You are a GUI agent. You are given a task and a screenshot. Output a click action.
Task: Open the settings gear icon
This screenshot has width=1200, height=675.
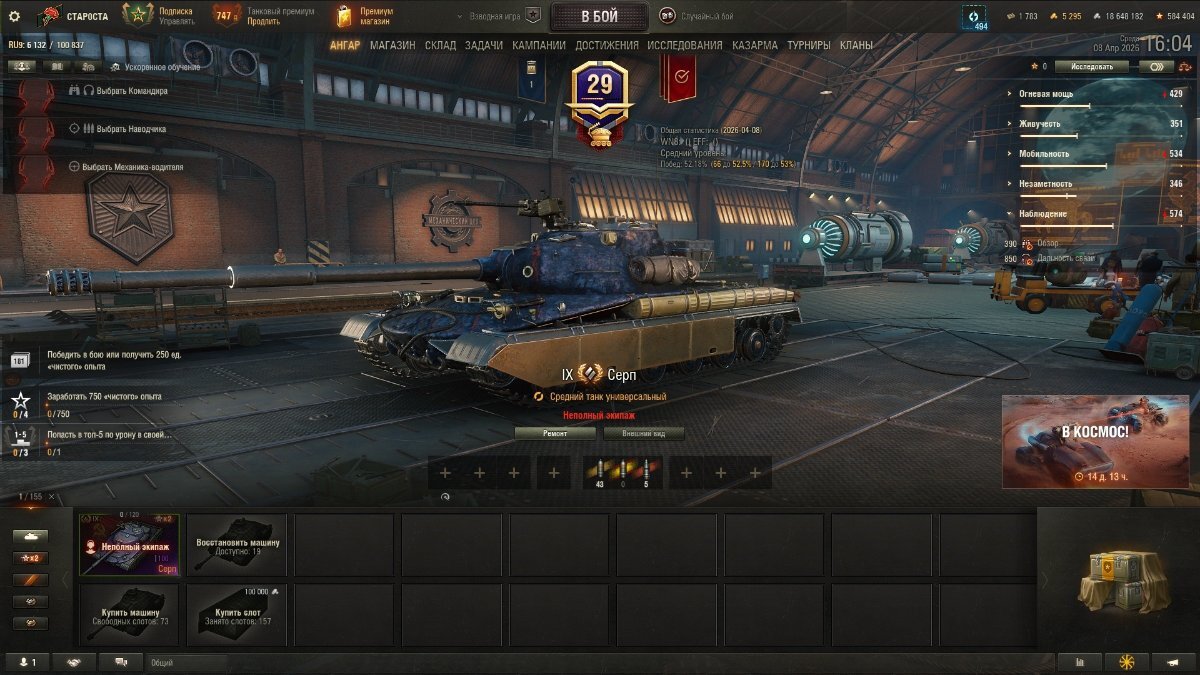tap(14, 16)
